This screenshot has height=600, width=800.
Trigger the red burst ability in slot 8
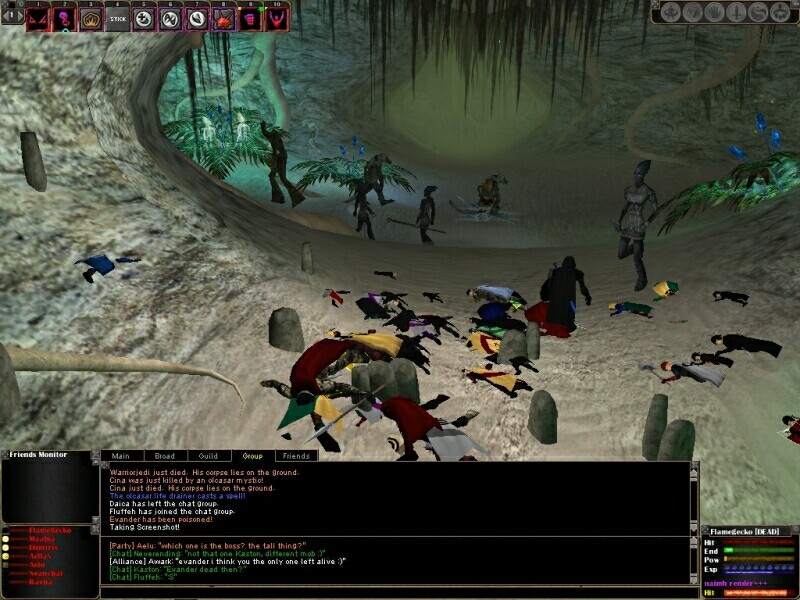click(x=224, y=17)
